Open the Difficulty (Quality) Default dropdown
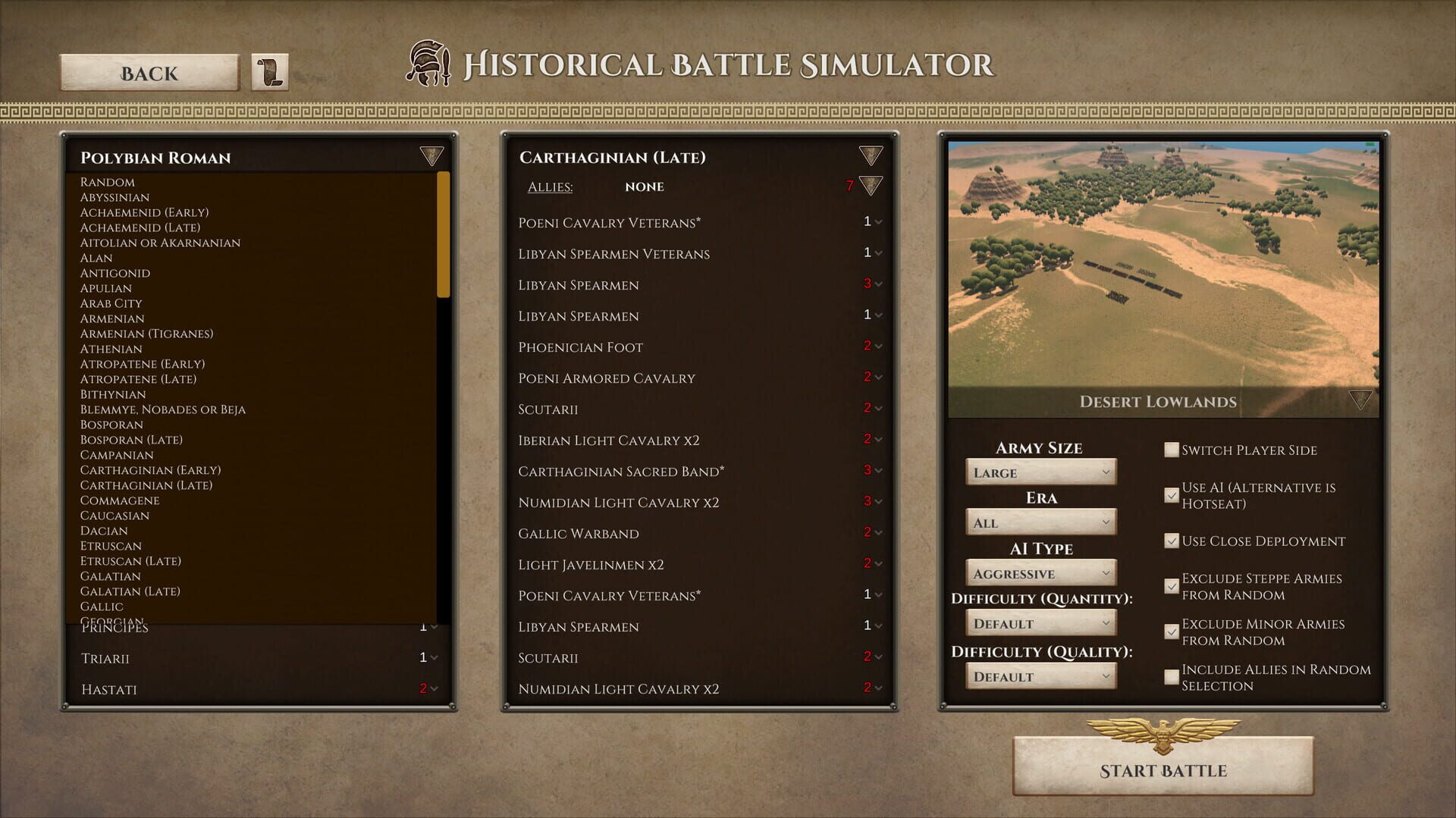Viewport: 1456px width, 818px height. point(1040,675)
